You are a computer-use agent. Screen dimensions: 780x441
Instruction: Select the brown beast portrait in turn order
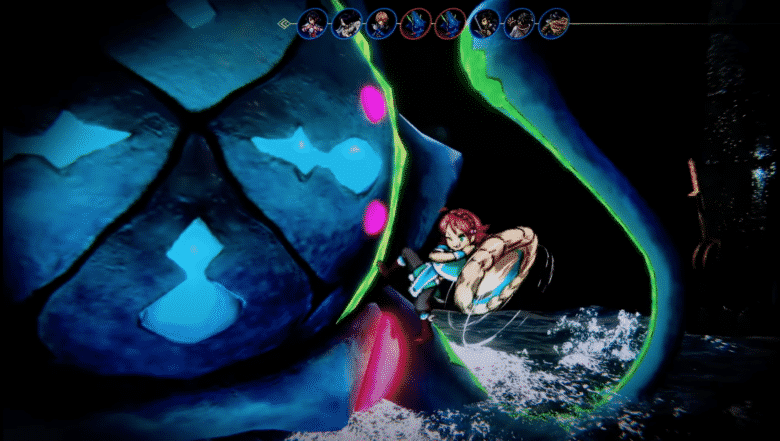click(x=554, y=23)
